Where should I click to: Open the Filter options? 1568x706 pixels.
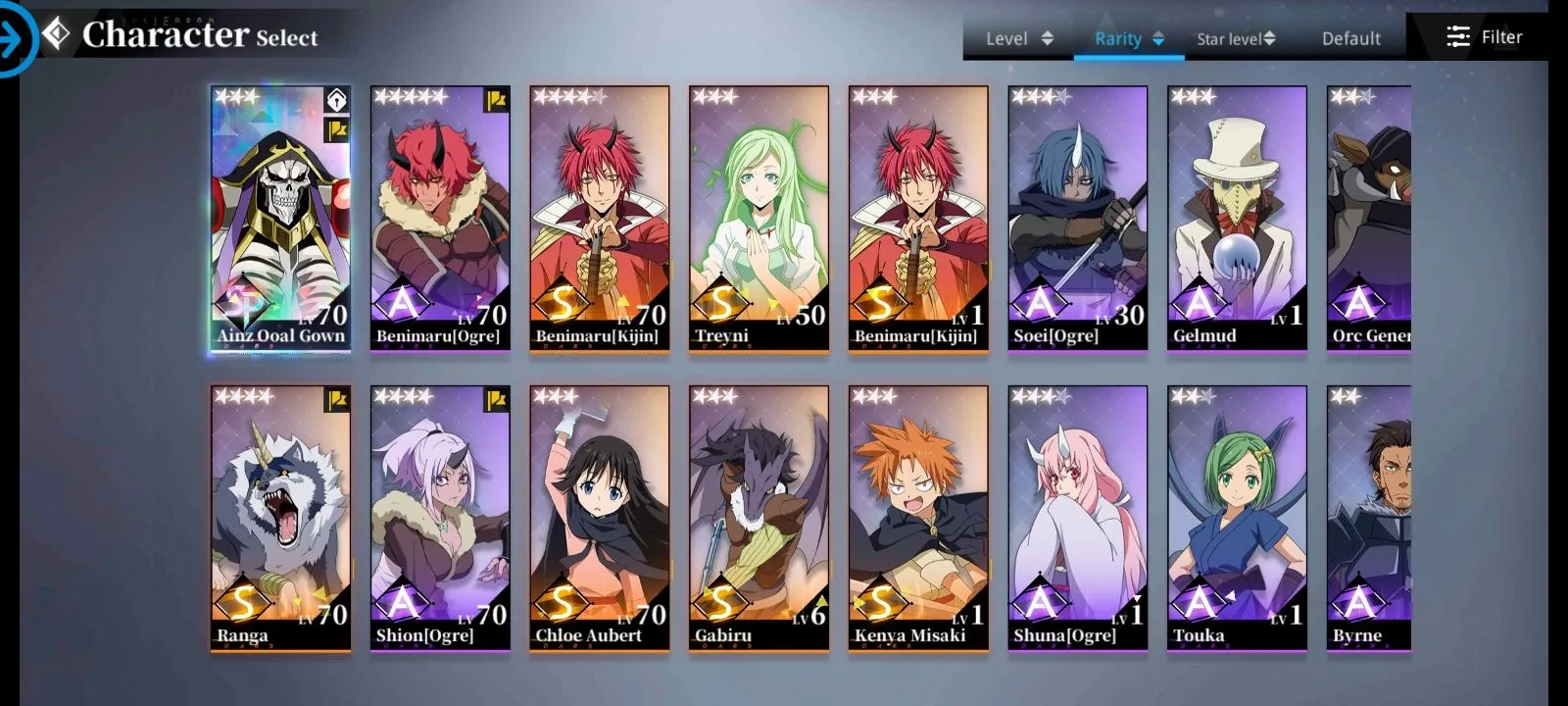[x=1484, y=37]
